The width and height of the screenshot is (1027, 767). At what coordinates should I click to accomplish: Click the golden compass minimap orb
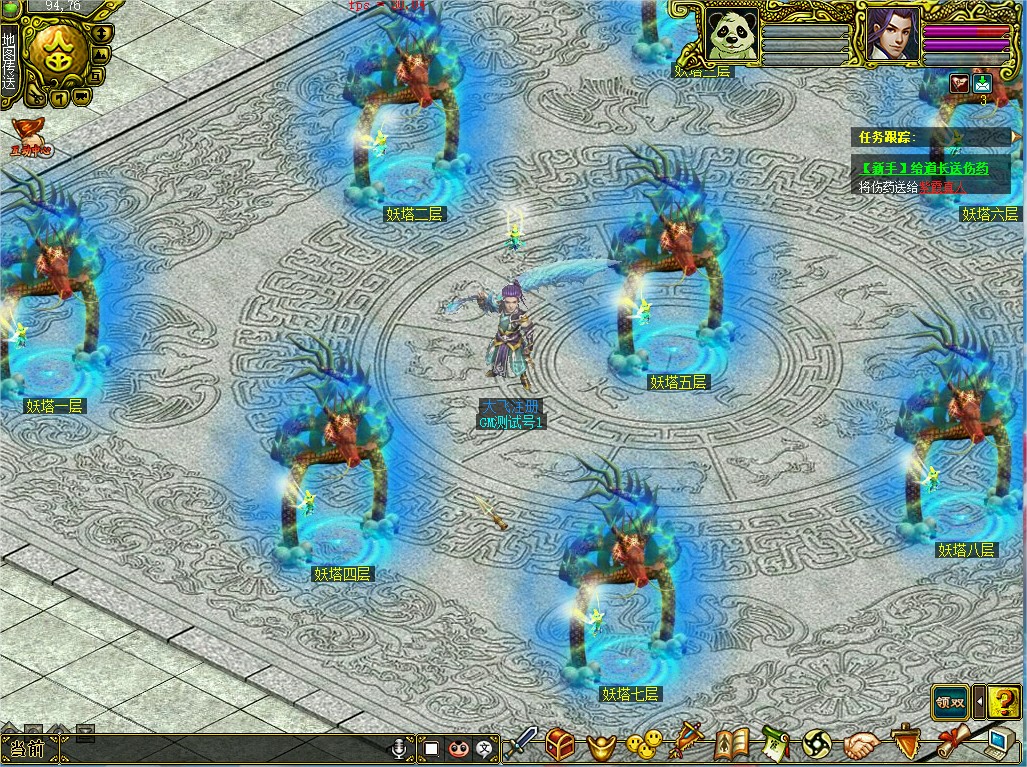click(58, 55)
